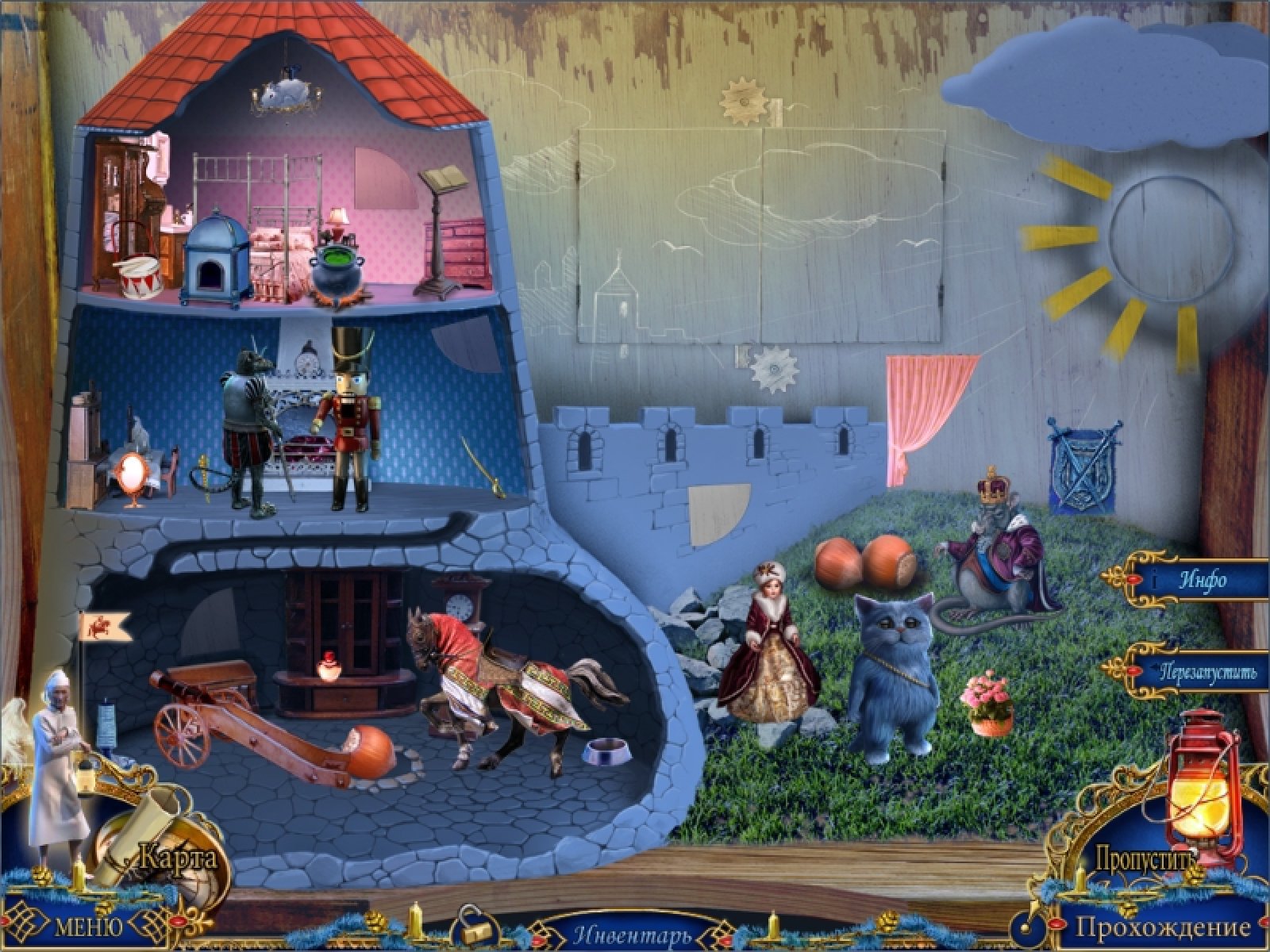Open the Прохождение walkthrough guide
Screen dimensions: 1270x952
(x=1163, y=927)
